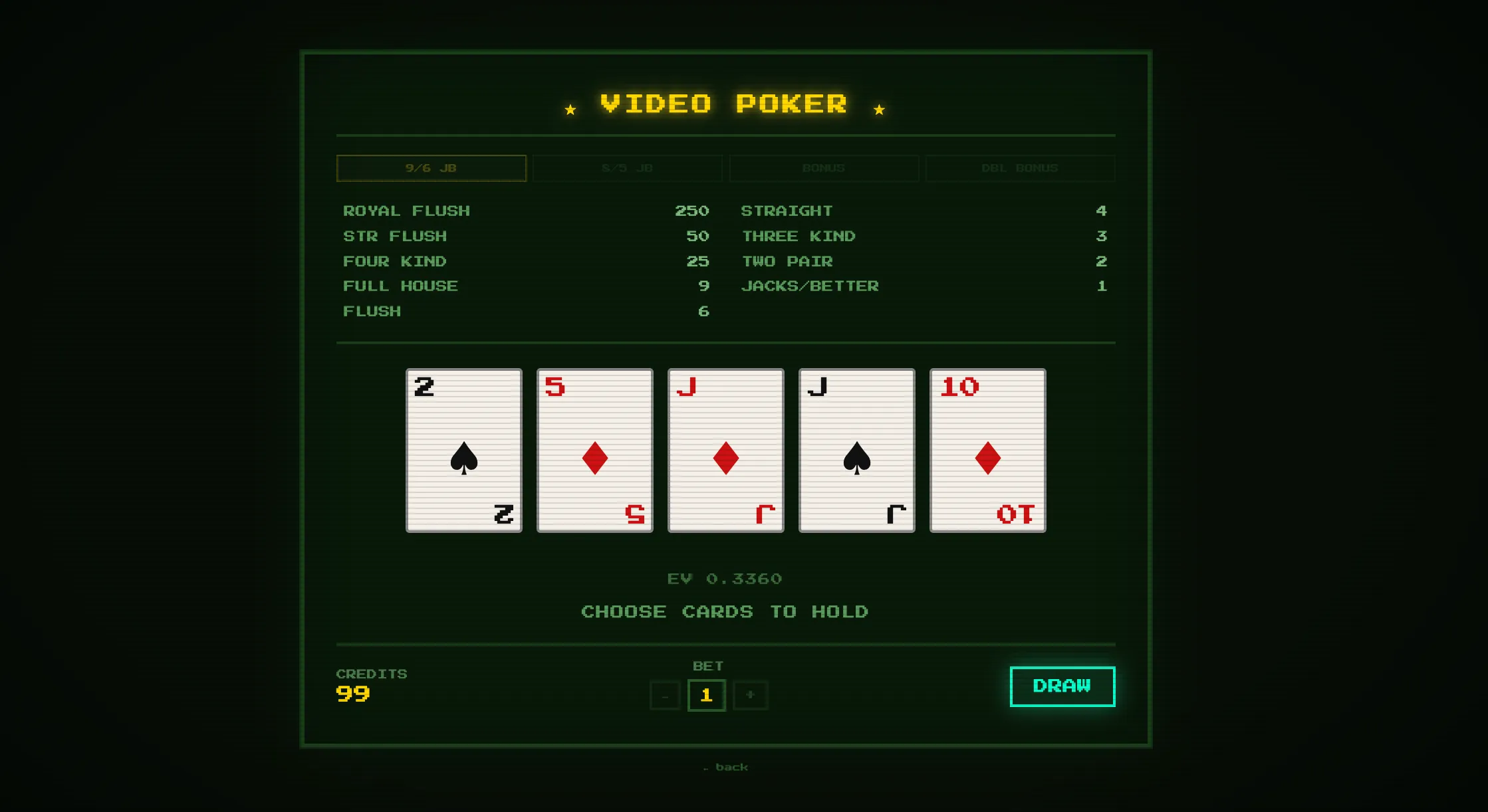Click the bet amount field
The height and width of the screenshot is (812, 1488).
click(x=707, y=695)
